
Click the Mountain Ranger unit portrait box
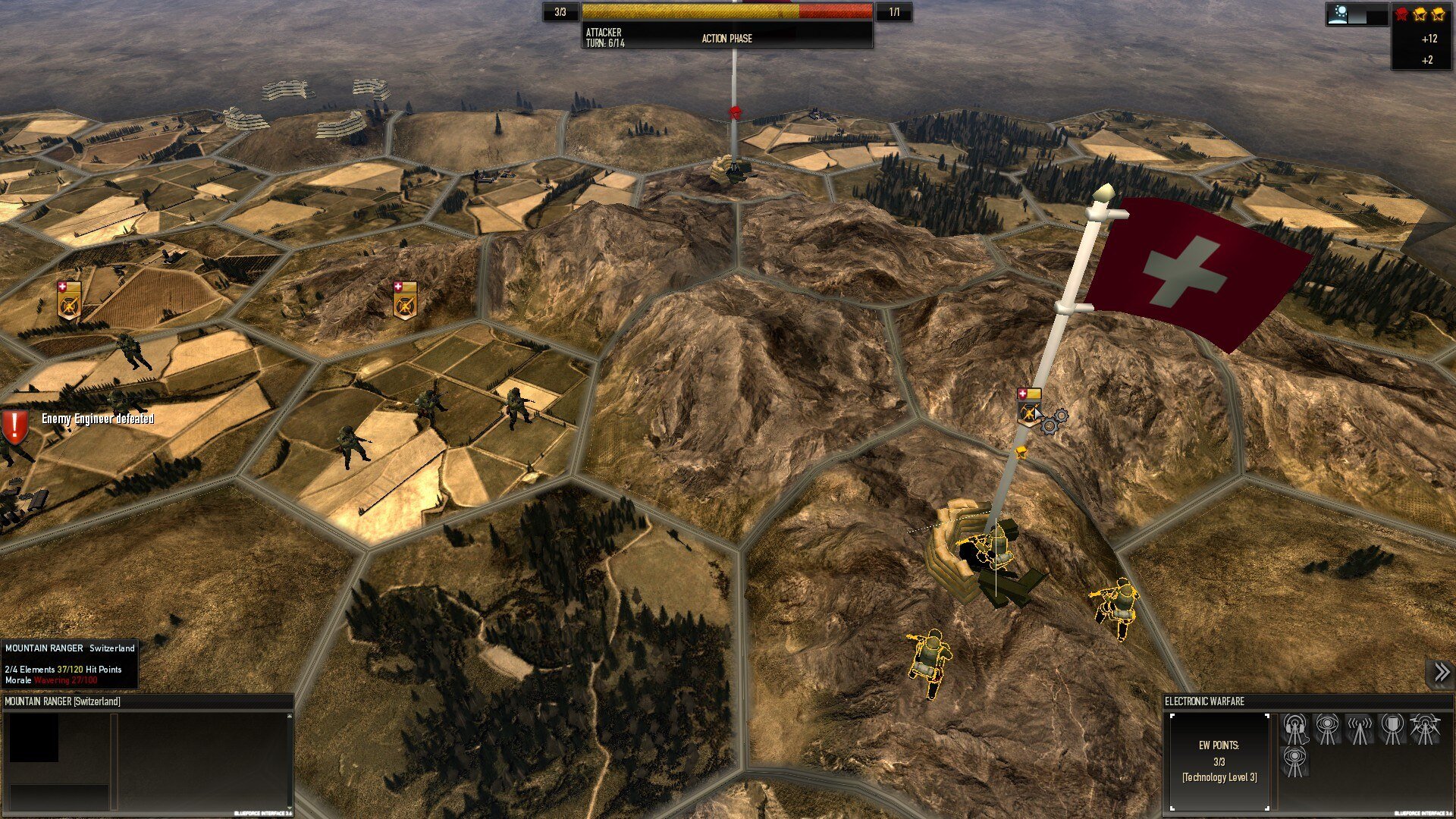tap(34, 738)
